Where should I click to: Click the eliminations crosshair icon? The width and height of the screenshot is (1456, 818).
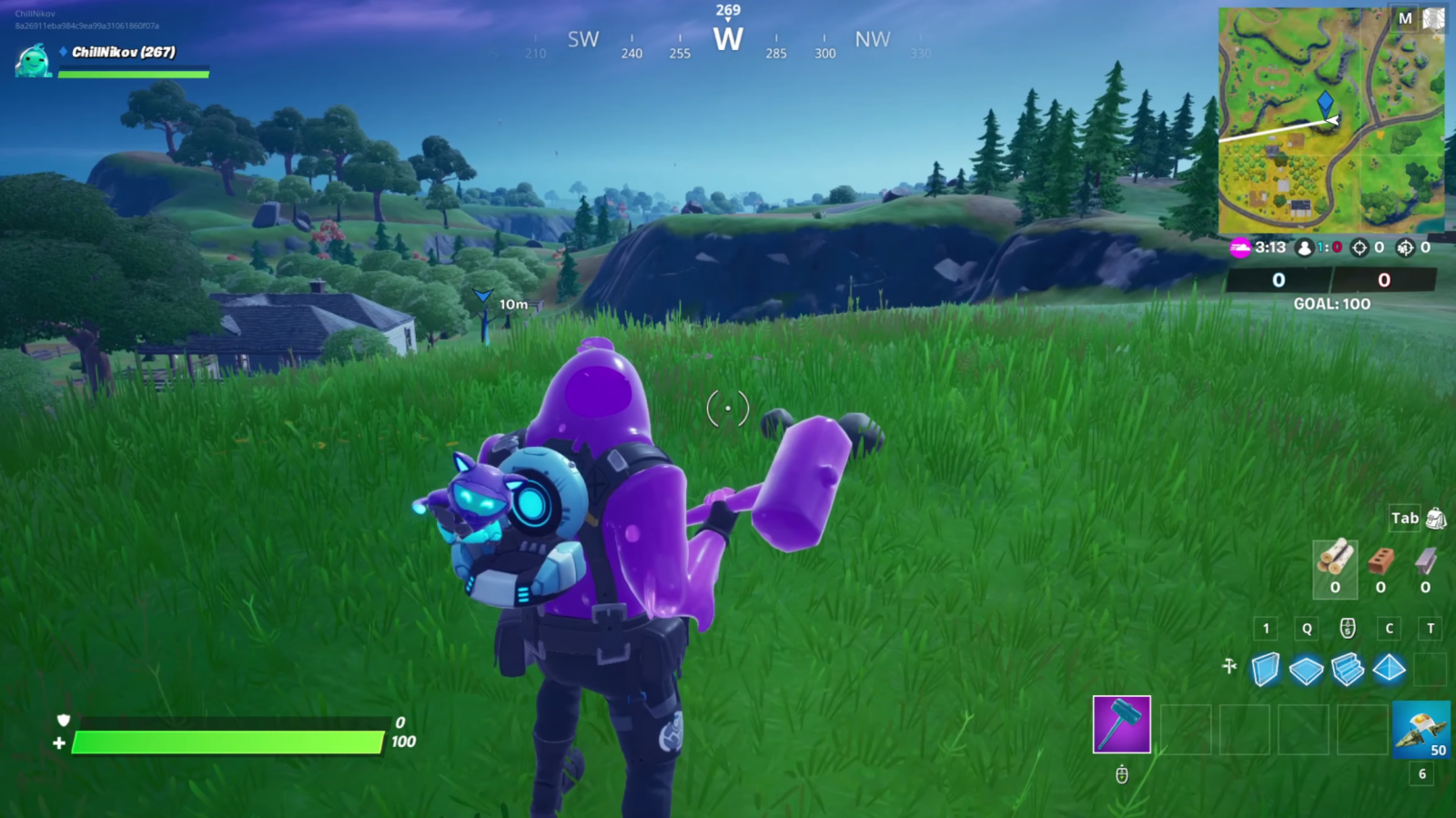[1360, 248]
